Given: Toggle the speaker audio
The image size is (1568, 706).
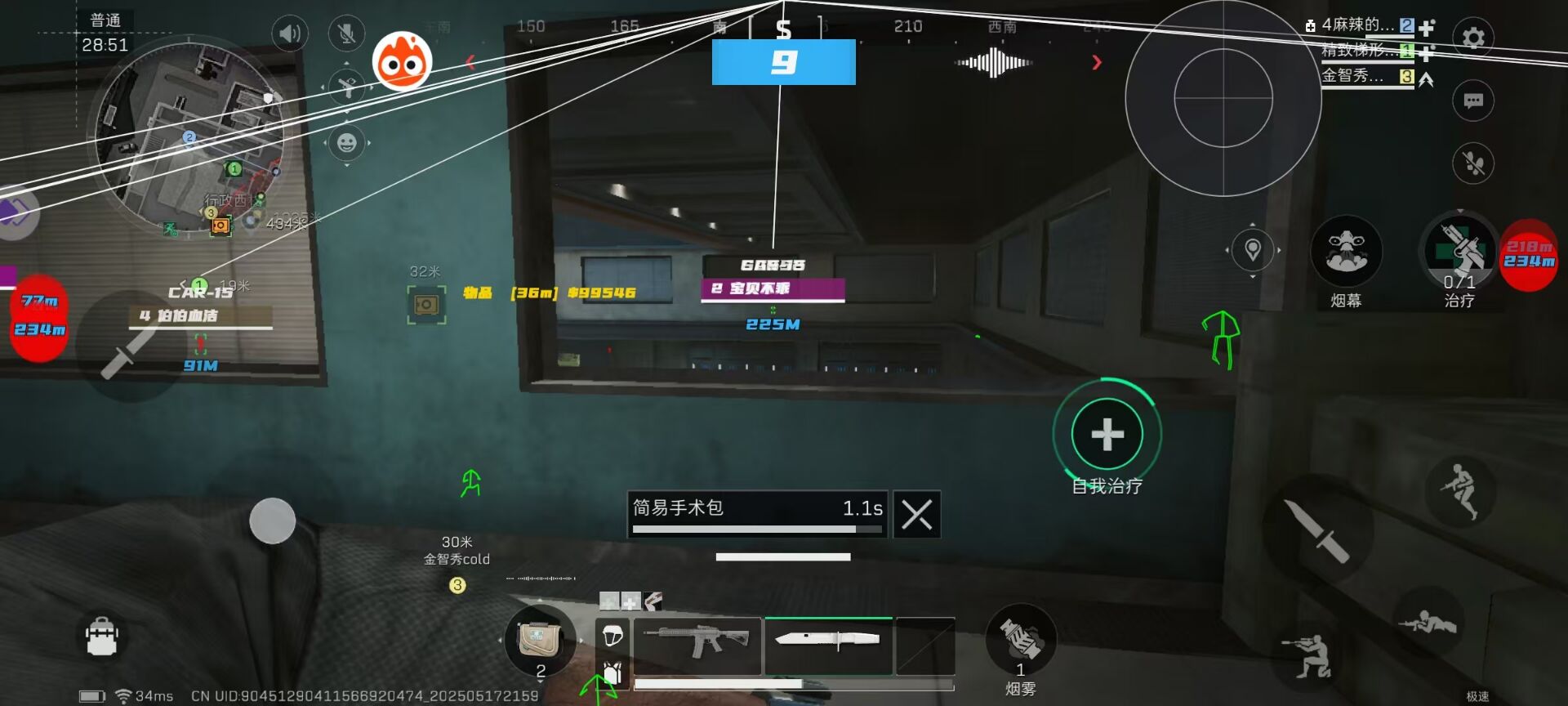Looking at the screenshot, I should point(289,34).
